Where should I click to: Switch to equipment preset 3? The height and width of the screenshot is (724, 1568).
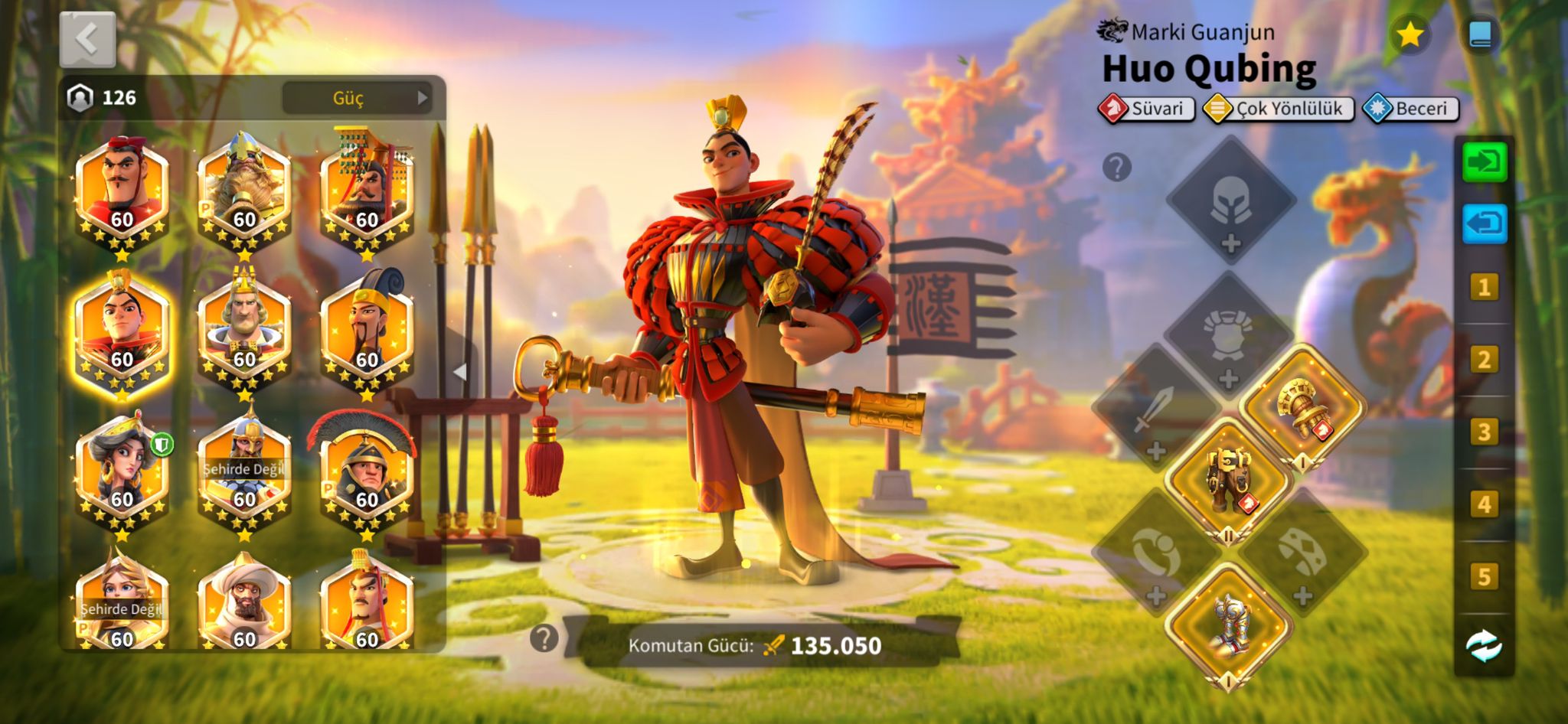point(1484,432)
